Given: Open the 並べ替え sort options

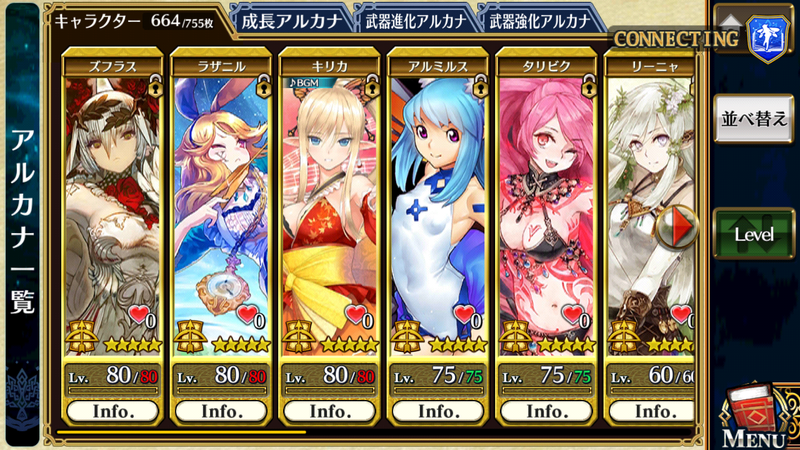Looking at the screenshot, I should coord(754,119).
